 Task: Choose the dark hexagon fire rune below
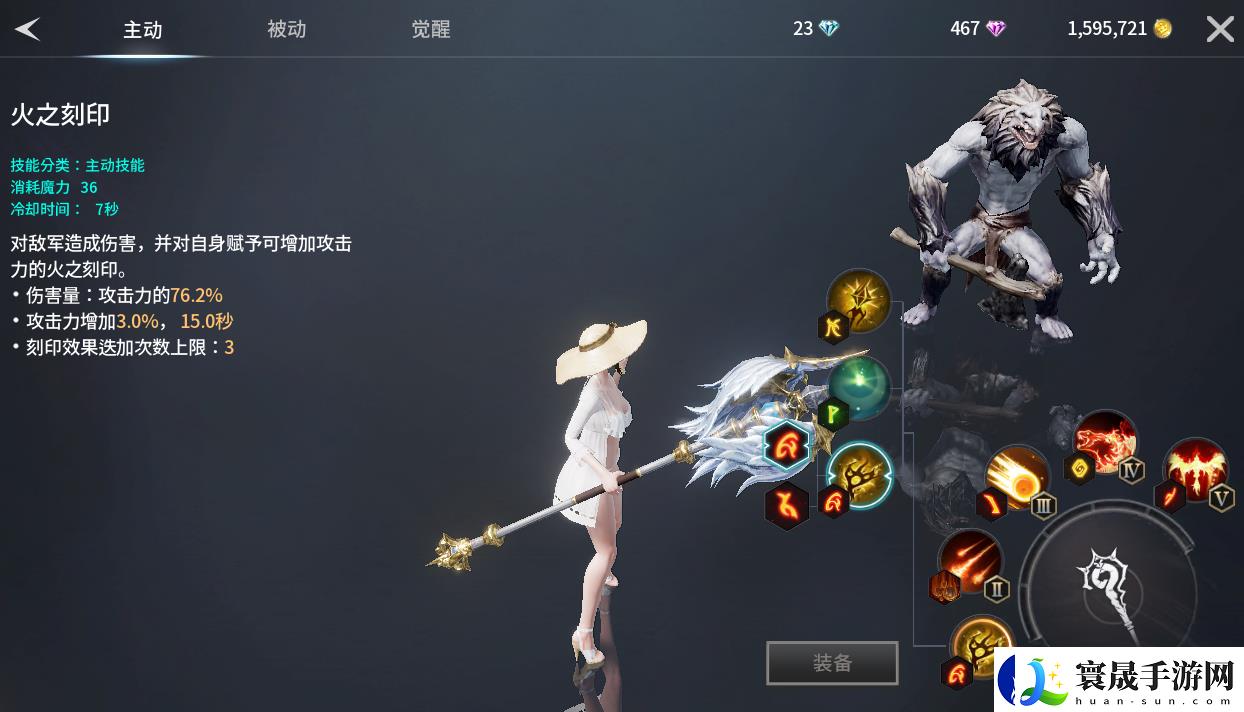pyautogui.click(x=787, y=505)
